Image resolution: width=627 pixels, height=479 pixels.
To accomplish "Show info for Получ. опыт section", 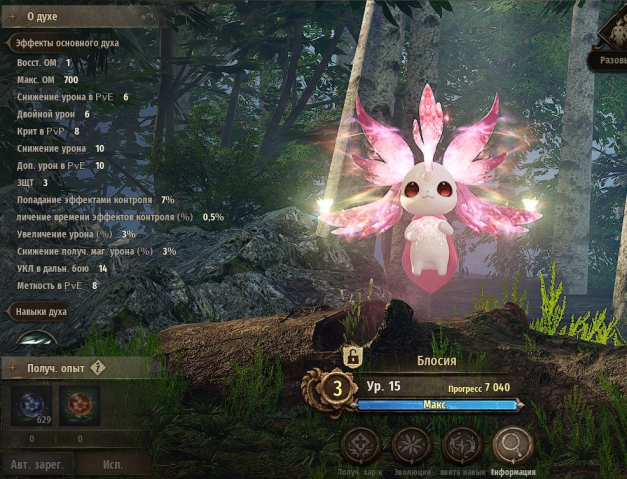I will [98, 368].
